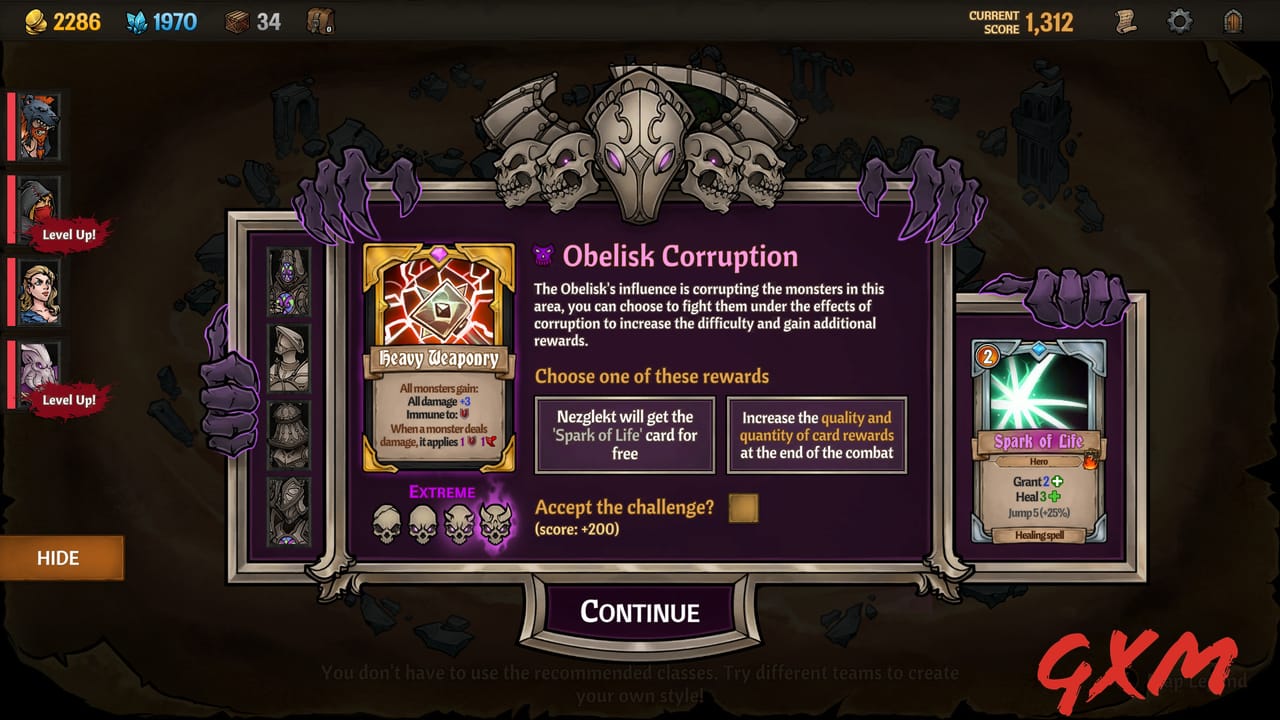Open the backpack inventory icon
Screen dimensions: 1280x720
(x=322, y=20)
